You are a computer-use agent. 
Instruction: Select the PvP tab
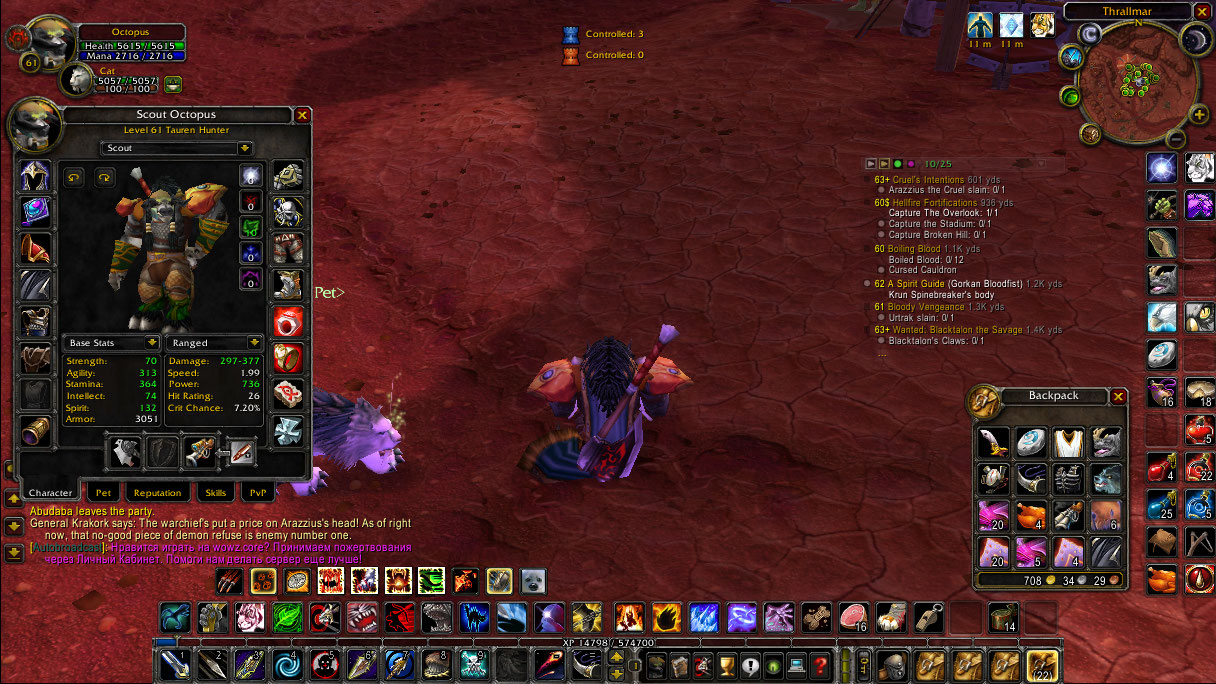pyautogui.click(x=258, y=493)
